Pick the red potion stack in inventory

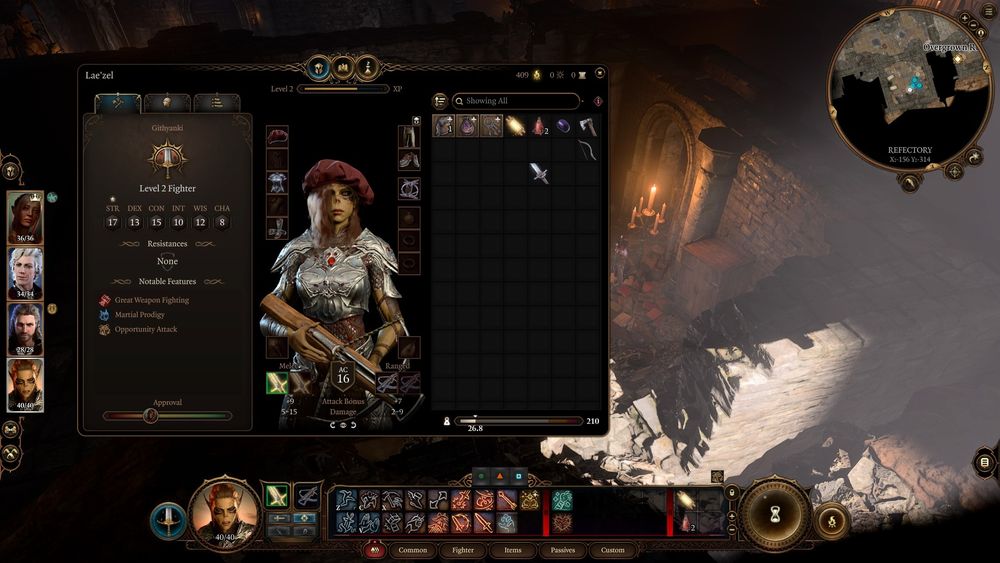(540, 126)
